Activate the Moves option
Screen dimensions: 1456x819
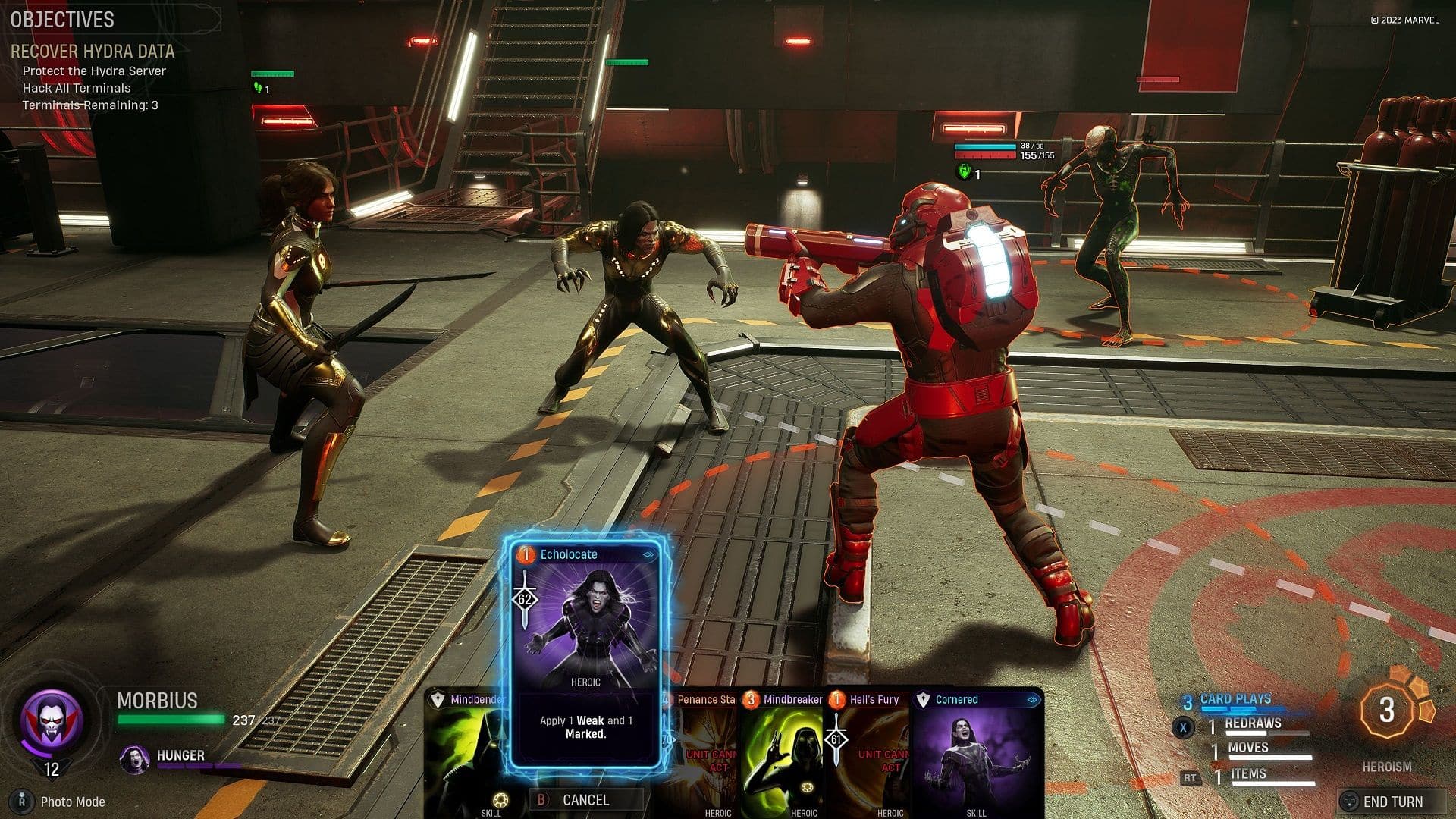(1247, 749)
